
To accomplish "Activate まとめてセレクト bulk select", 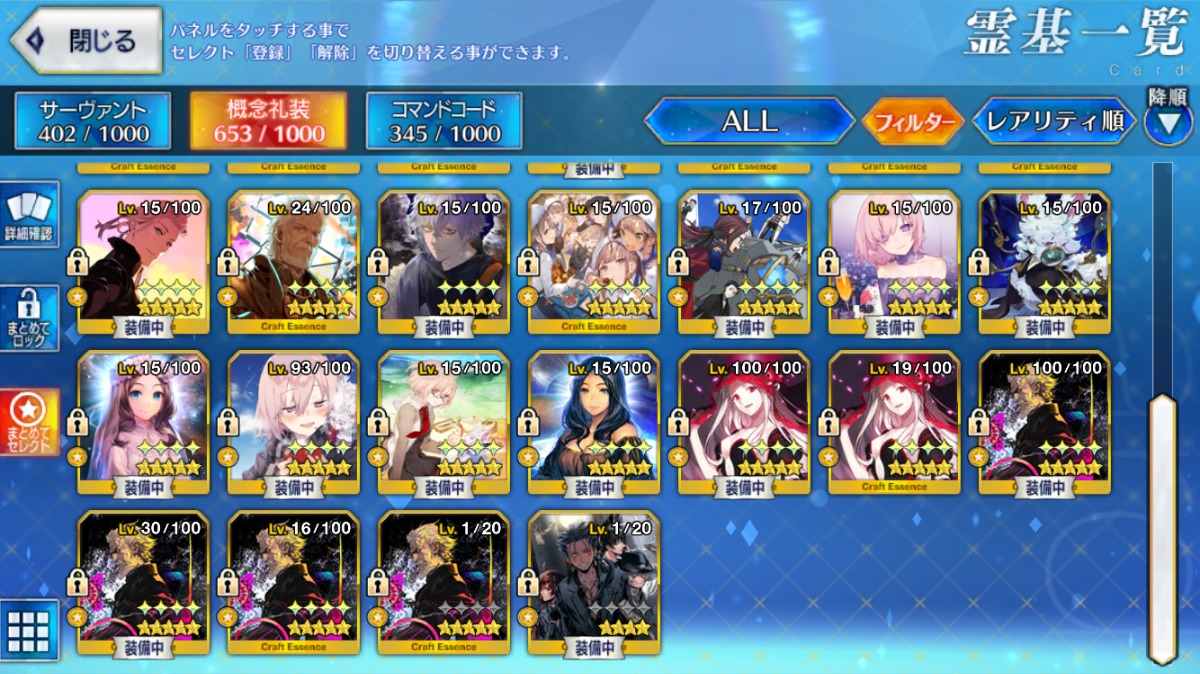I will [30, 421].
